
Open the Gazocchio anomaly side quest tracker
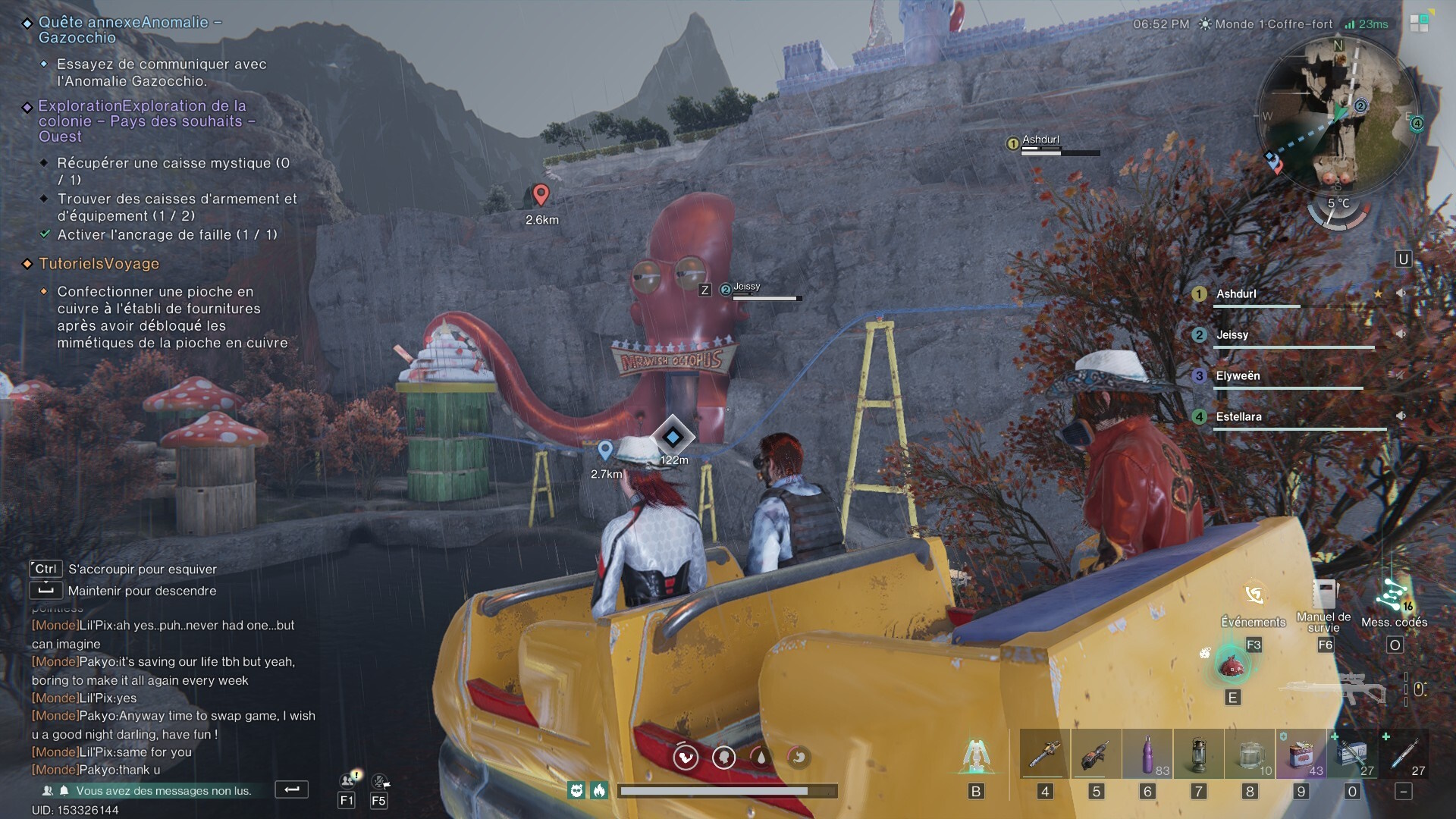[x=130, y=30]
